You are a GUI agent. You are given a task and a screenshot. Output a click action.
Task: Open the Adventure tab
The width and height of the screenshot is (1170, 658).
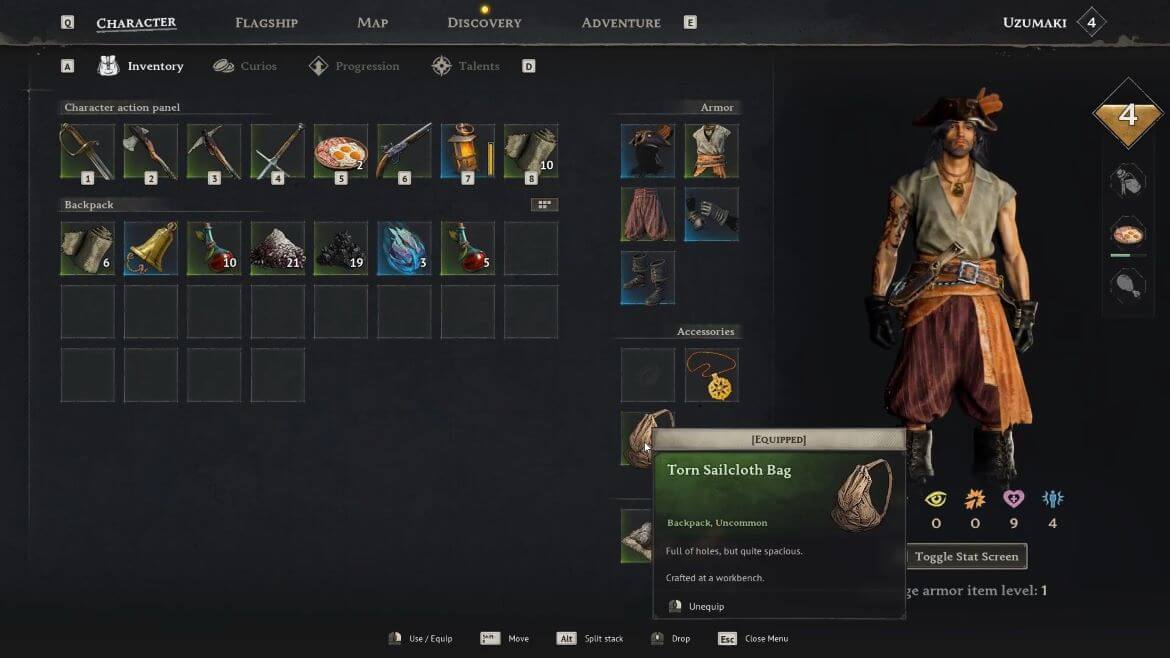click(621, 22)
